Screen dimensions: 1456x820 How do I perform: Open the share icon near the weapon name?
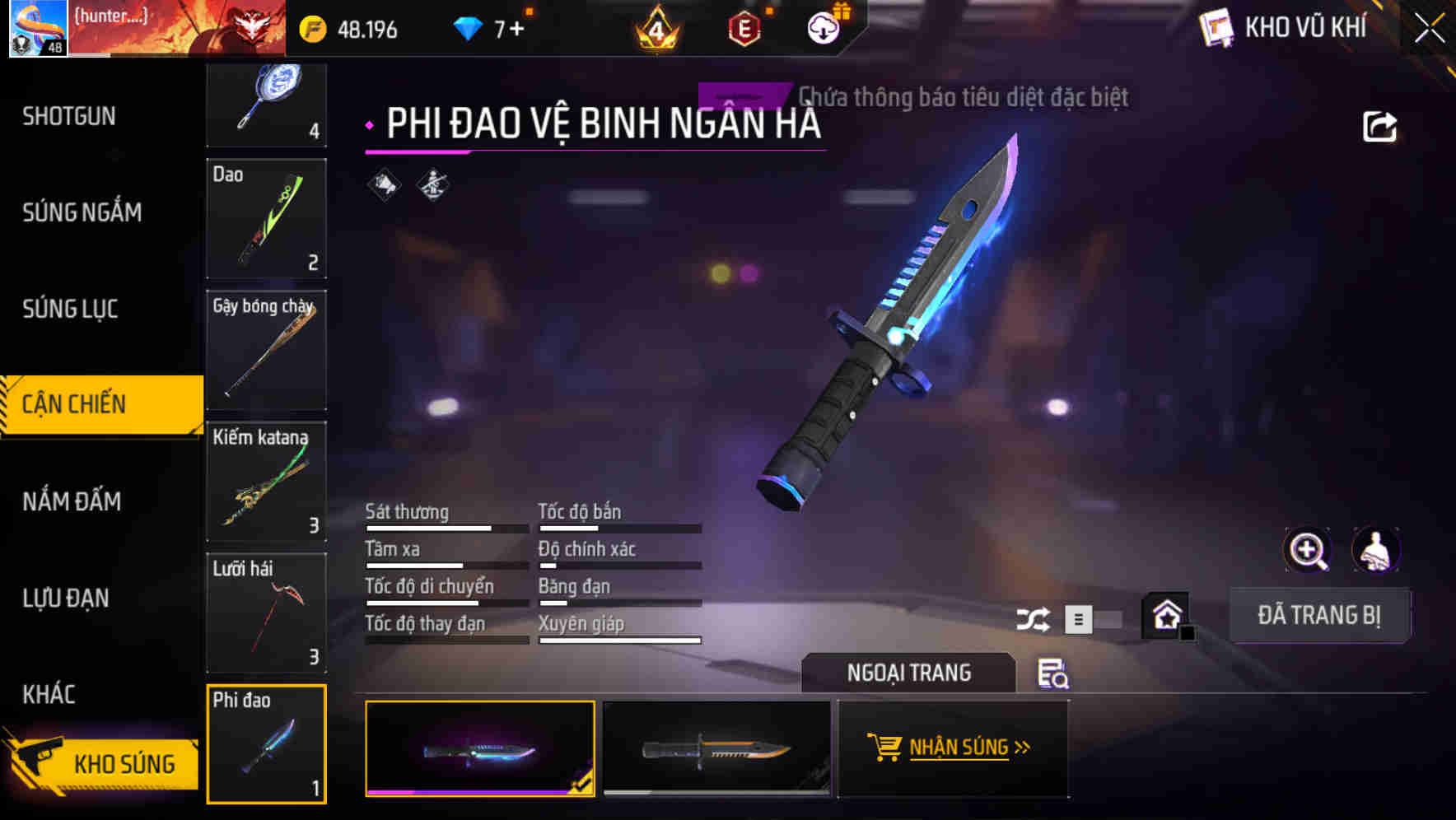coord(1380,125)
